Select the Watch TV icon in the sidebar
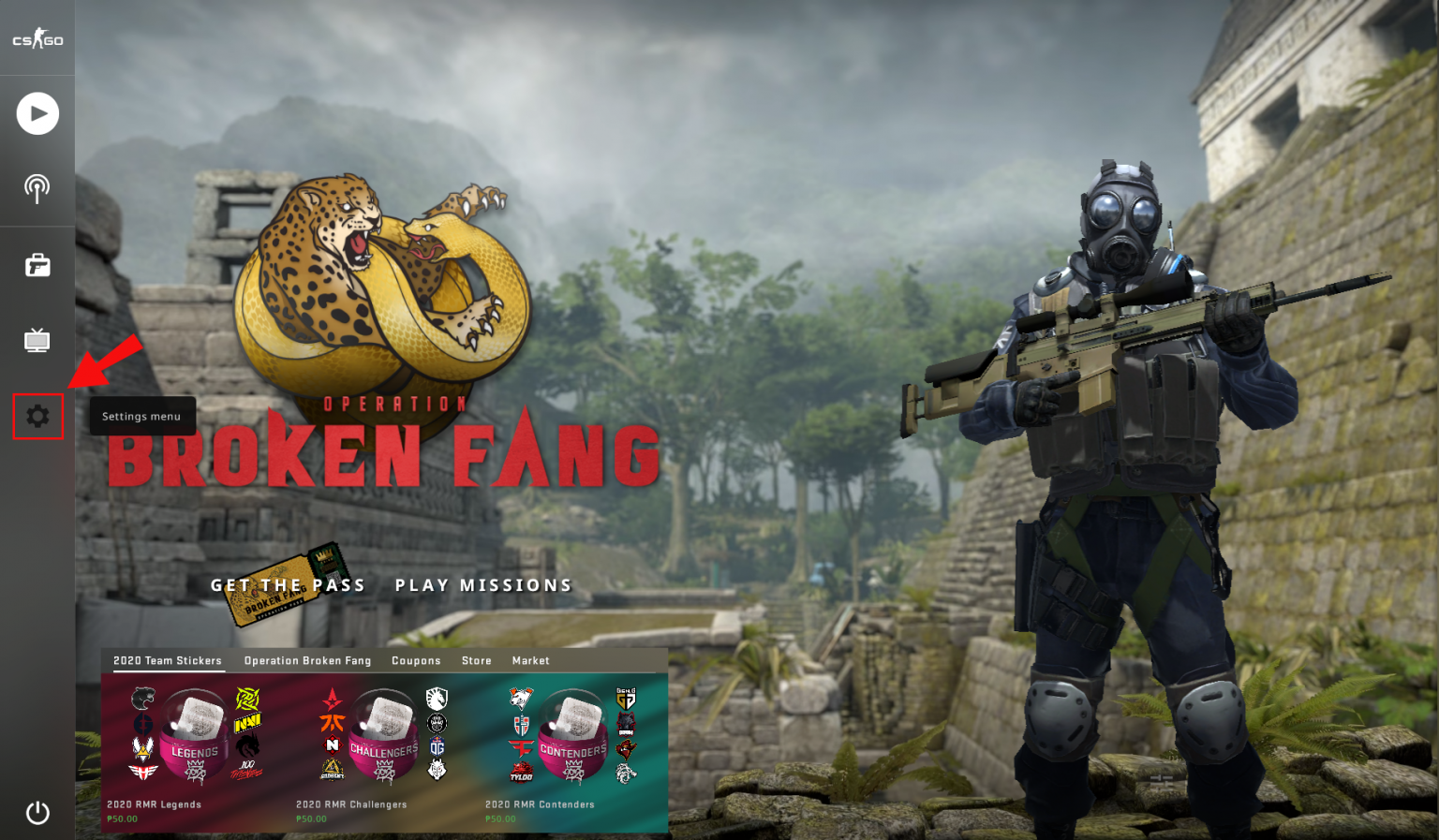The height and width of the screenshot is (840, 1439). pos(37,340)
